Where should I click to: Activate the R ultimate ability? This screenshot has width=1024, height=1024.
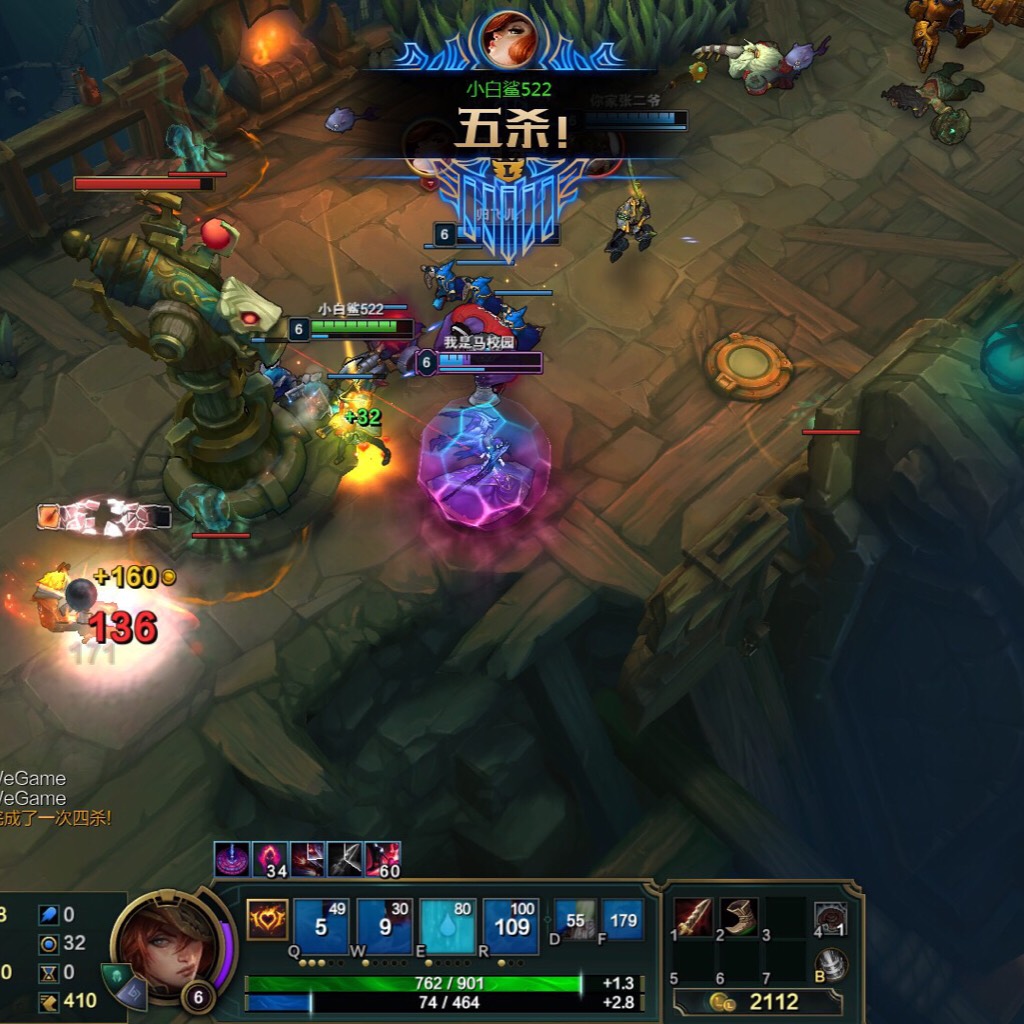pos(511,926)
